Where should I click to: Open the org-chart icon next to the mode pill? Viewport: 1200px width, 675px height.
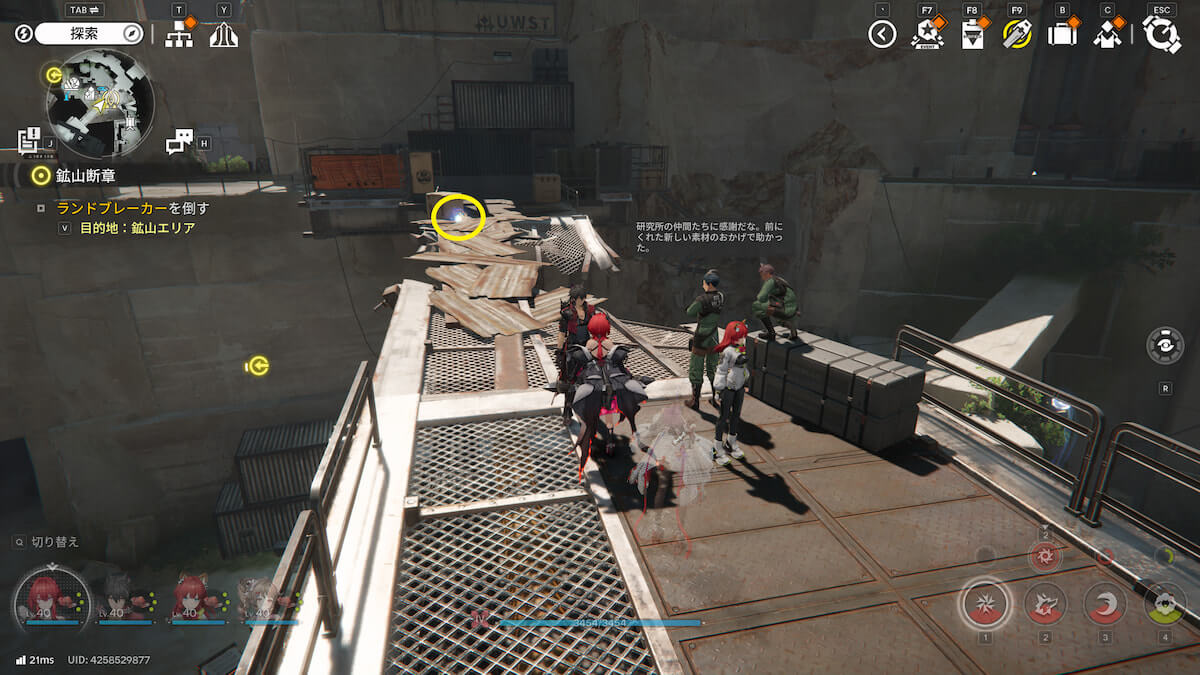click(179, 35)
